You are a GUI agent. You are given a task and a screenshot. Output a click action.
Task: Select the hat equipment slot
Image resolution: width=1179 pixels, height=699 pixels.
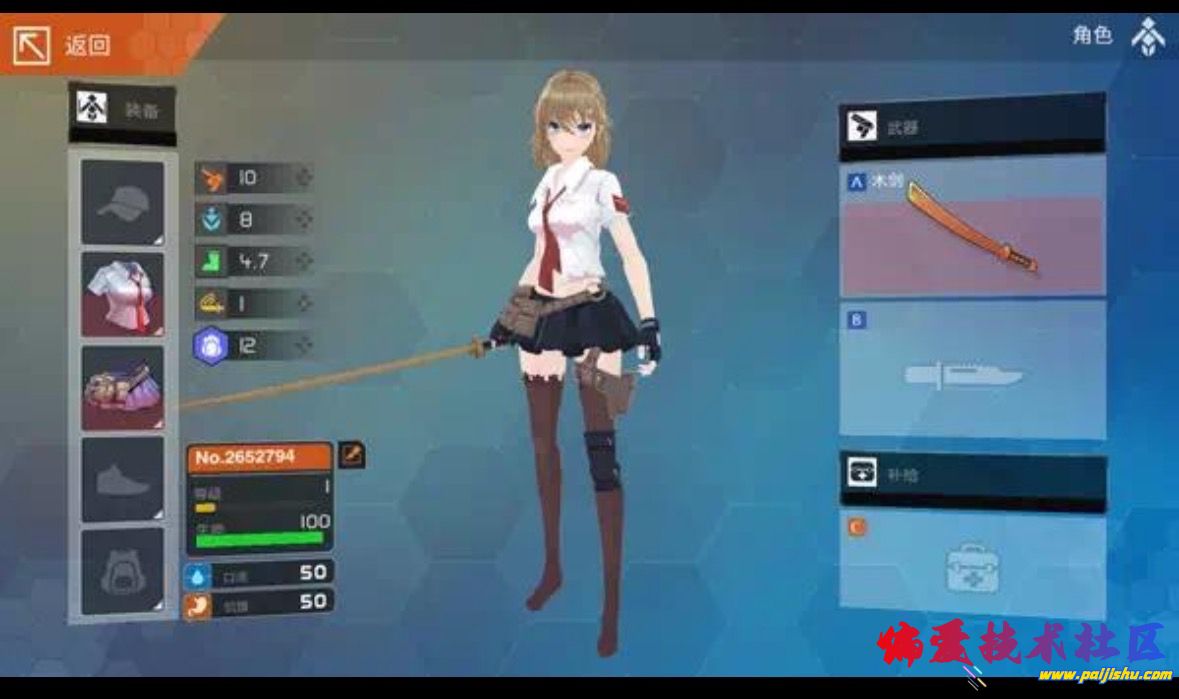tap(122, 202)
